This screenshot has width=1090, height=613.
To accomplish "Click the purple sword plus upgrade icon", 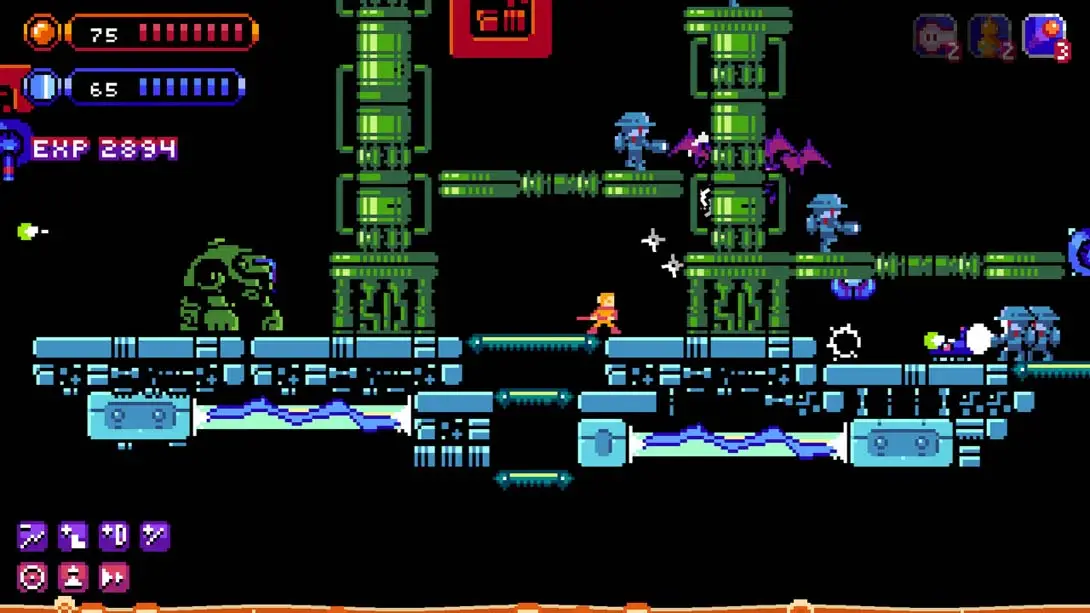I will [154, 537].
